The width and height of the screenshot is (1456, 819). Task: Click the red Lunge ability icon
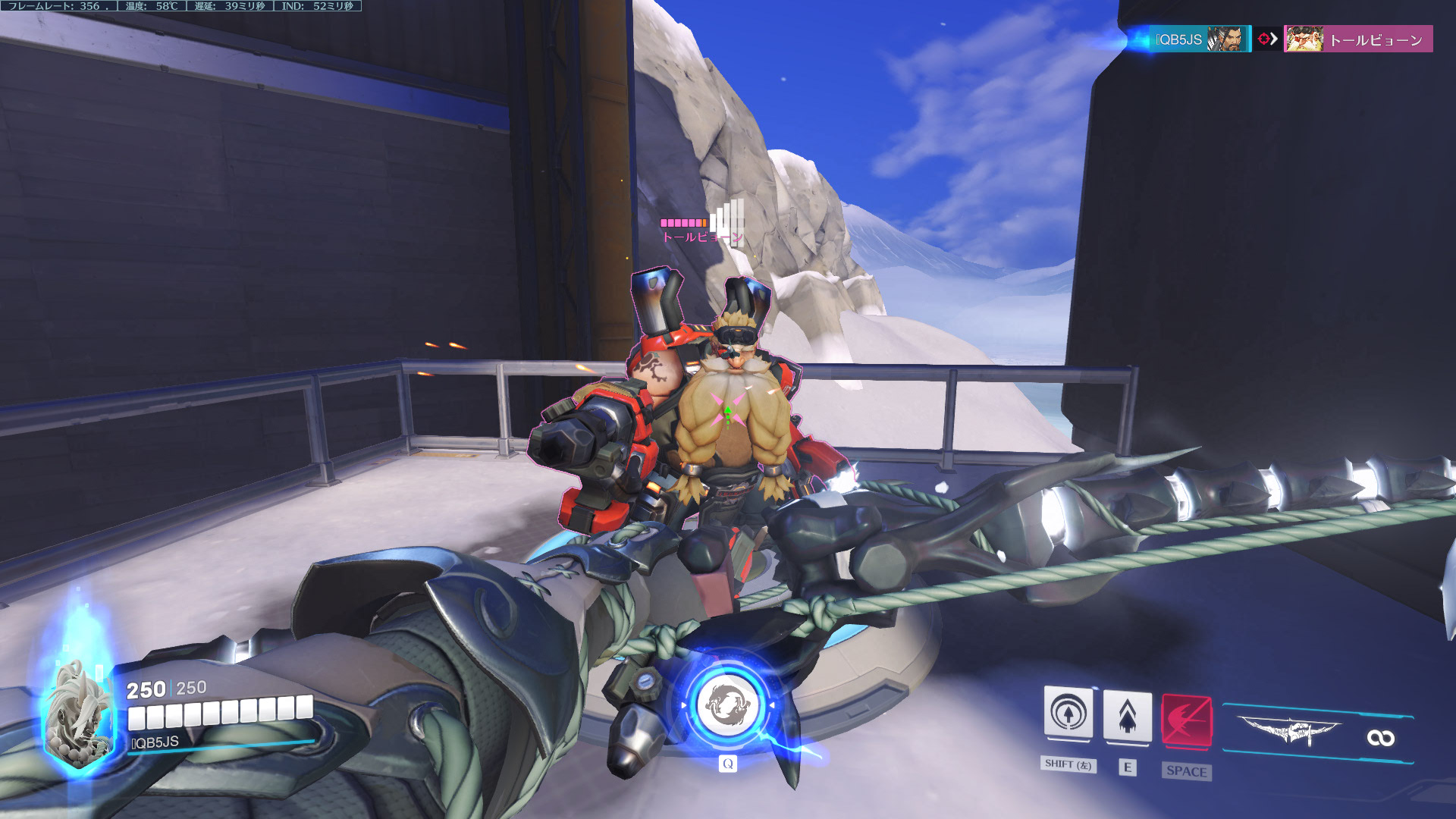pyautogui.click(x=1186, y=719)
